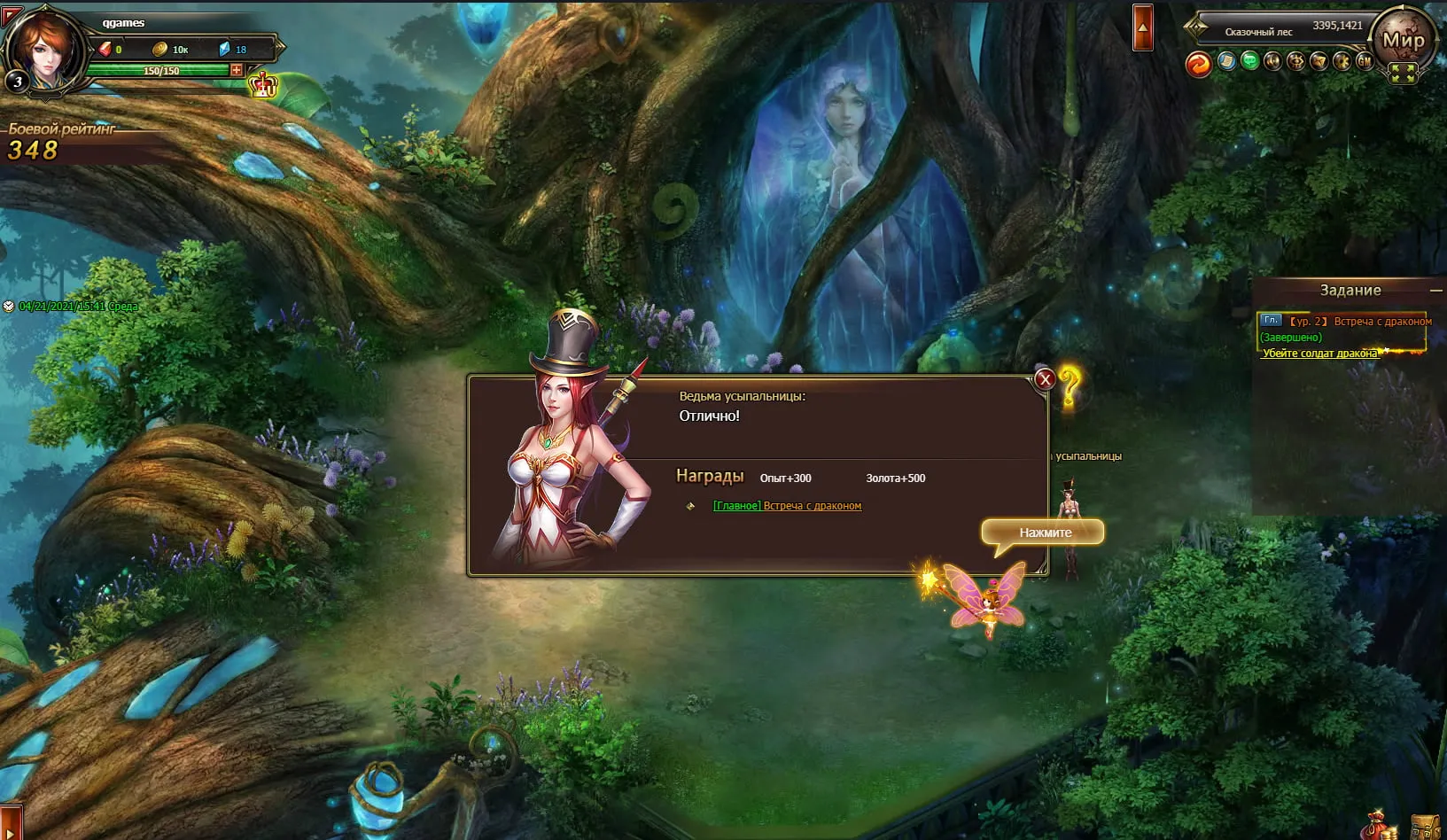Follow the 'Убейте солдат дракона' objective link

(x=1319, y=354)
